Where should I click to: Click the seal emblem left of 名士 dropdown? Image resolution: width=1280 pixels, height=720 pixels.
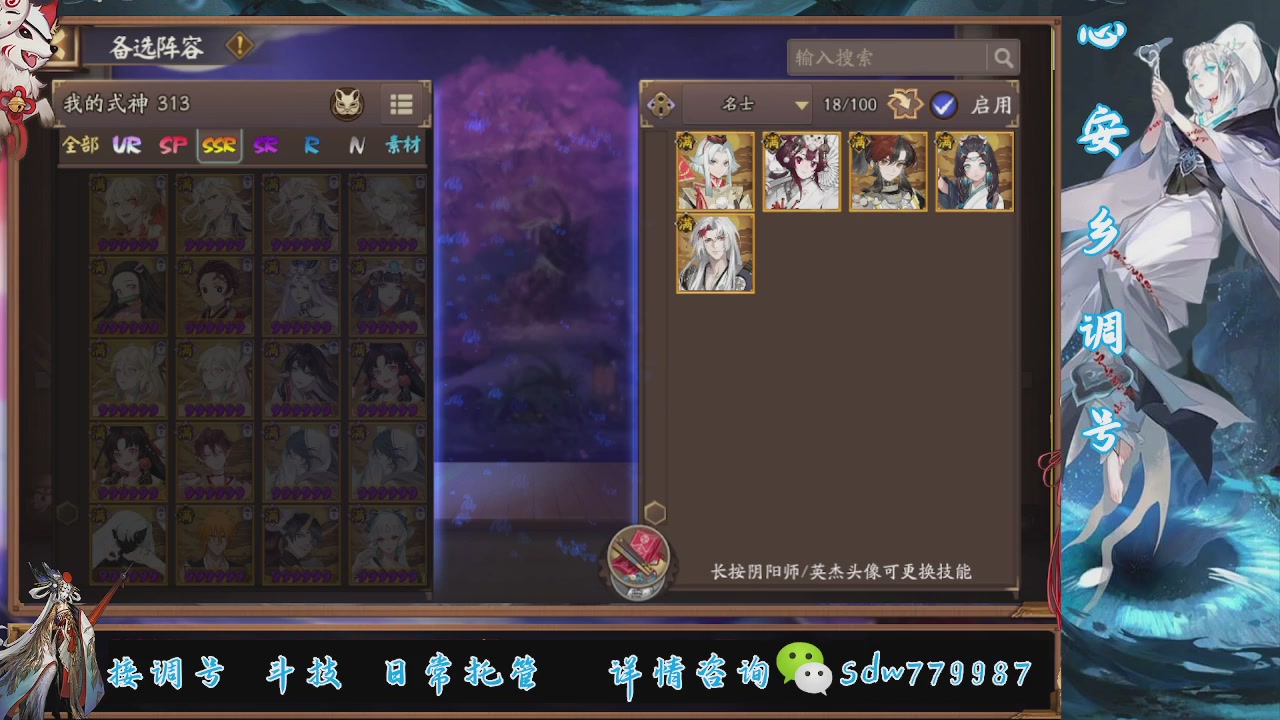click(660, 104)
